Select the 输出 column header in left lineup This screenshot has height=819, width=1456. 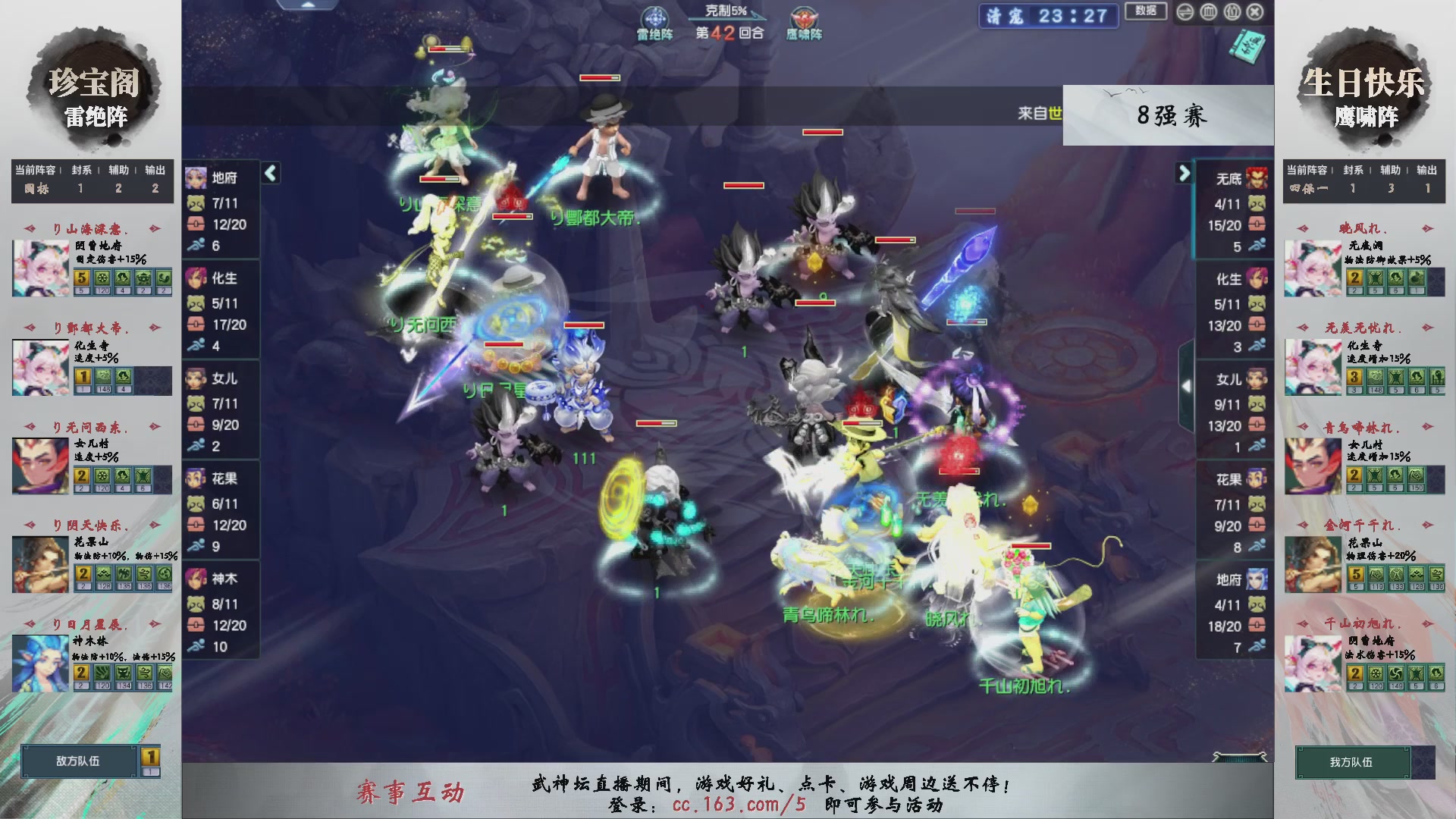154,171
